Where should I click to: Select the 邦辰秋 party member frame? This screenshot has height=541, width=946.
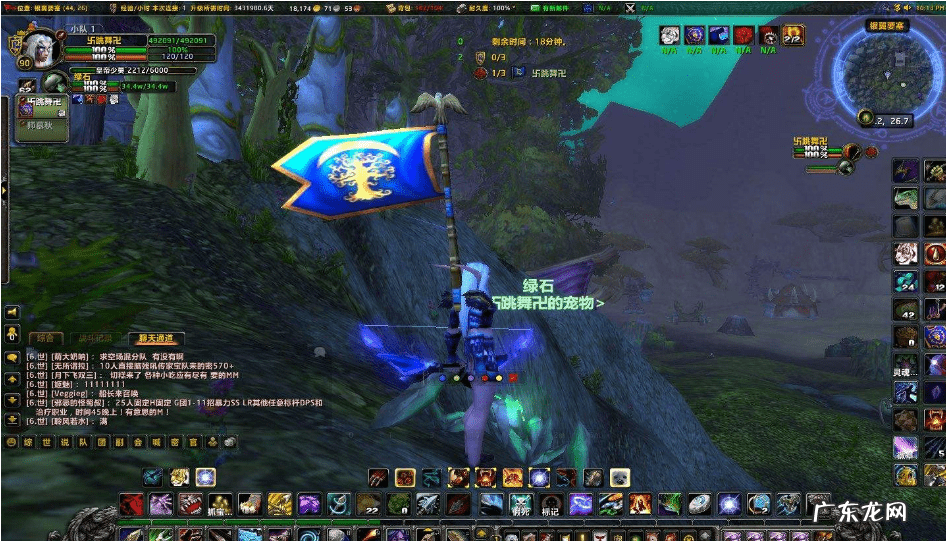[x=40, y=126]
